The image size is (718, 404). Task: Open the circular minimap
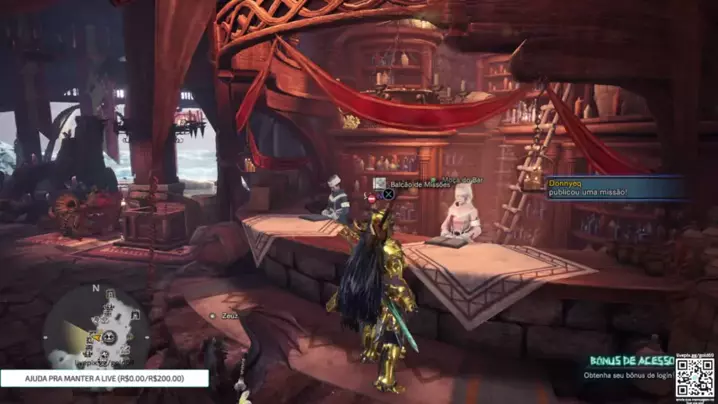pos(97,327)
